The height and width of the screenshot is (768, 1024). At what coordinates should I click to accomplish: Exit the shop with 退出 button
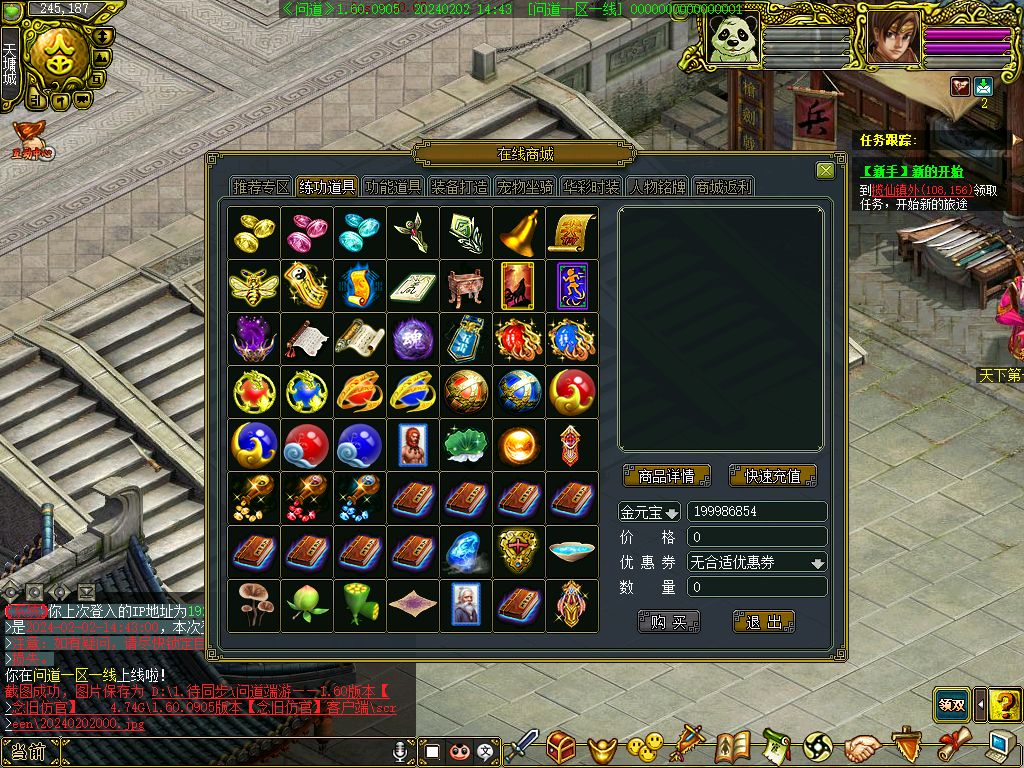764,622
